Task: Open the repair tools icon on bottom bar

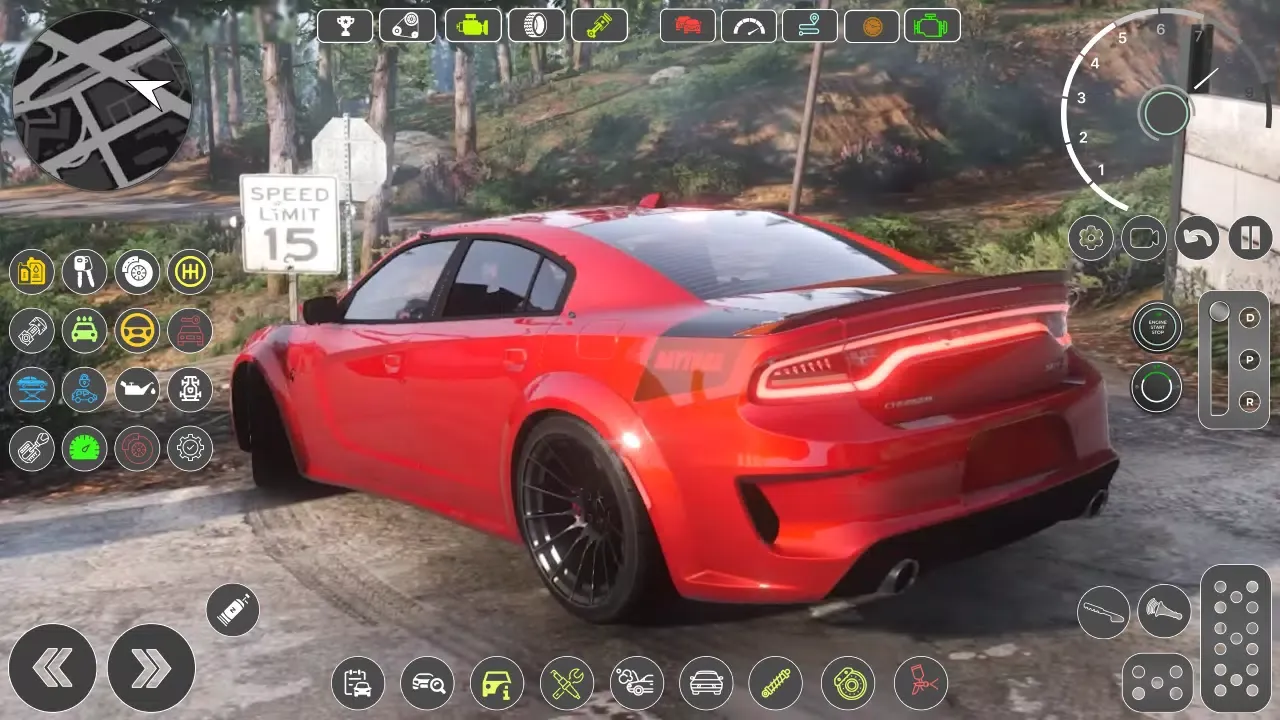Action: [565, 682]
